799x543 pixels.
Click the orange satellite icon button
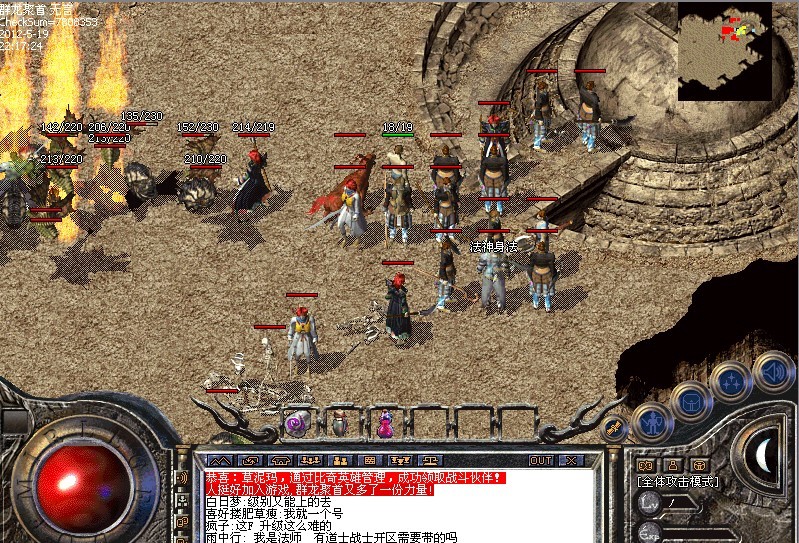[614, 429]
